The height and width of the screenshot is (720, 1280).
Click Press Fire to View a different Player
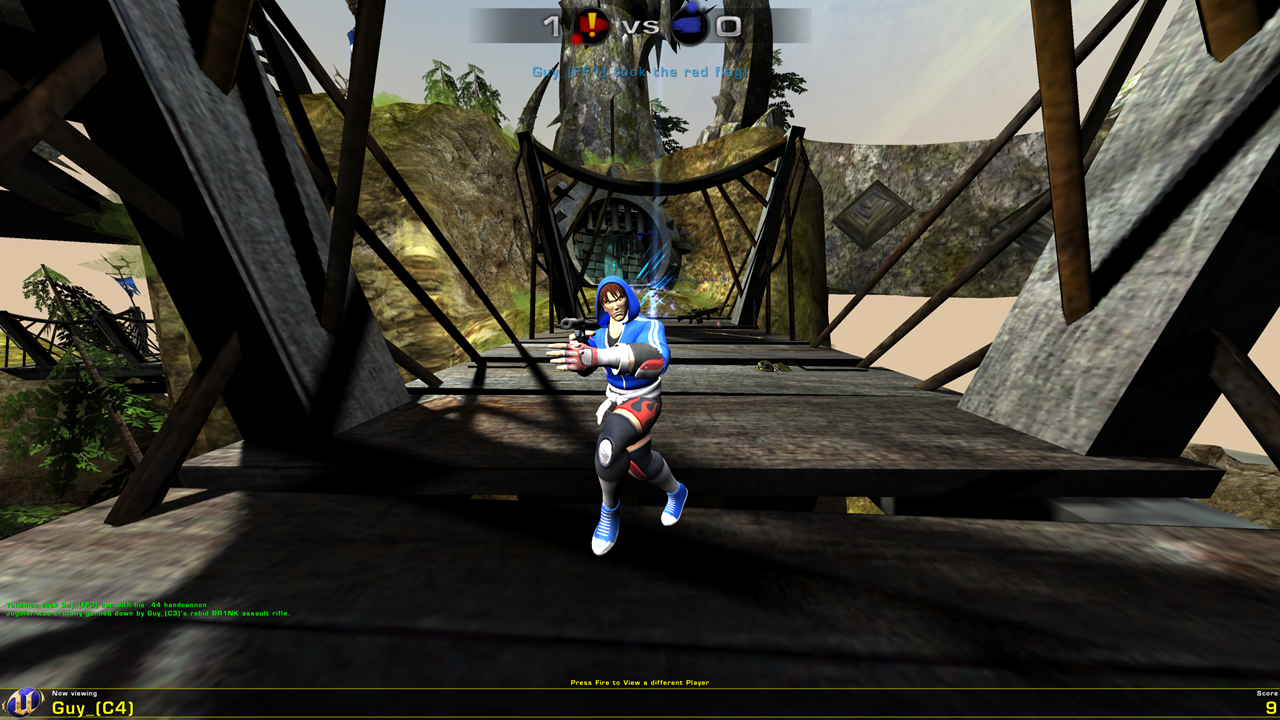(x=638, y=681)
